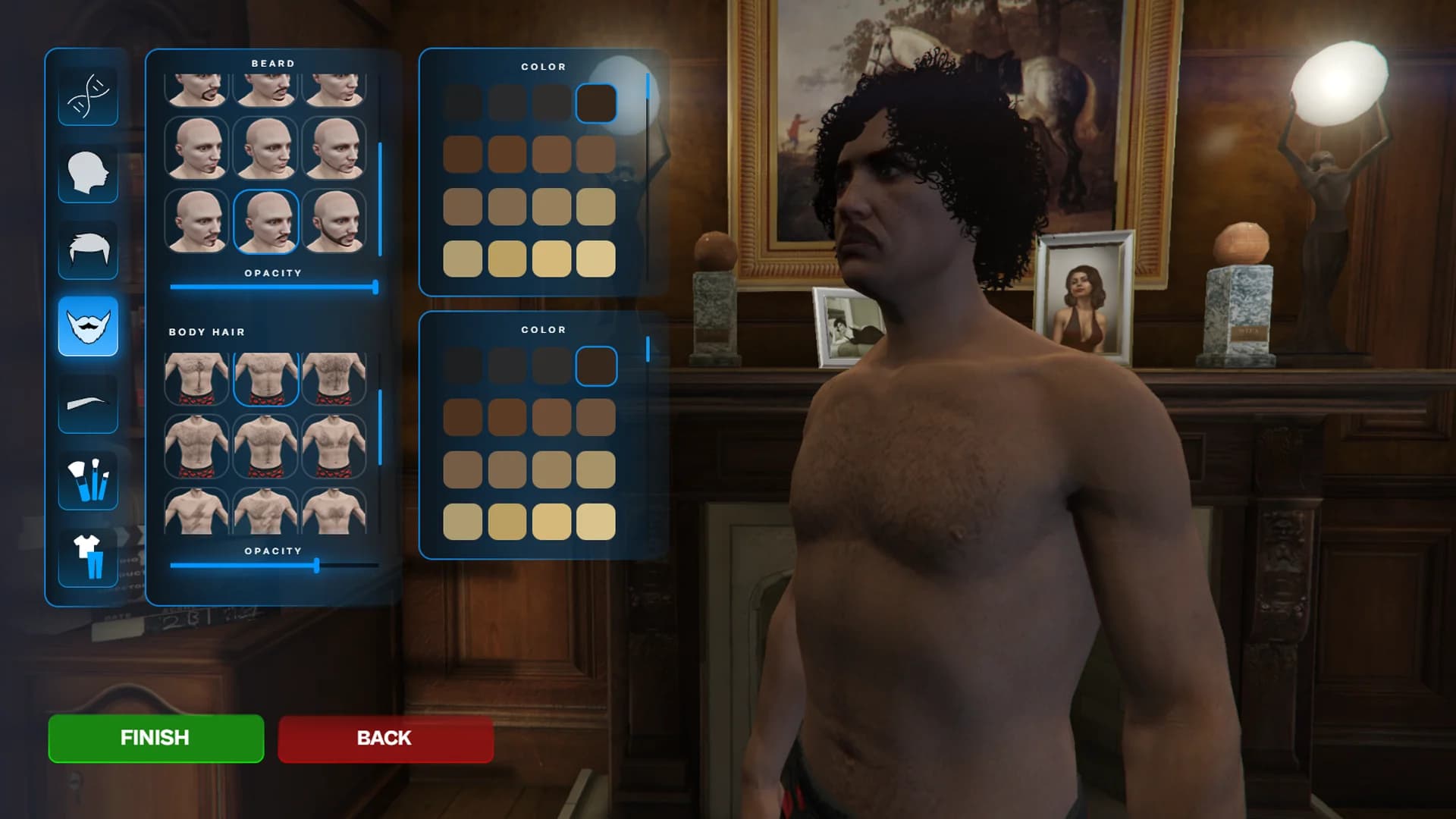The width and height of the screenshot is (1456, 819).
Task: Set the beard opacity slider
Action: [375, 287]
